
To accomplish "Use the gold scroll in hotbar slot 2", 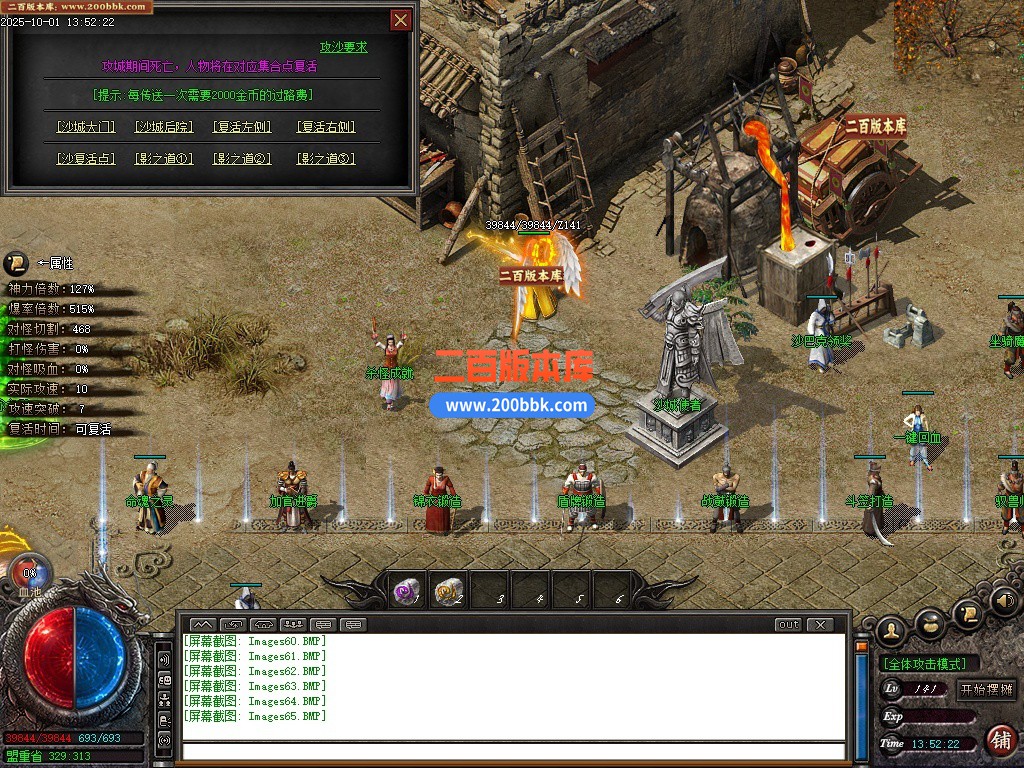I will (x=449, y=592).
